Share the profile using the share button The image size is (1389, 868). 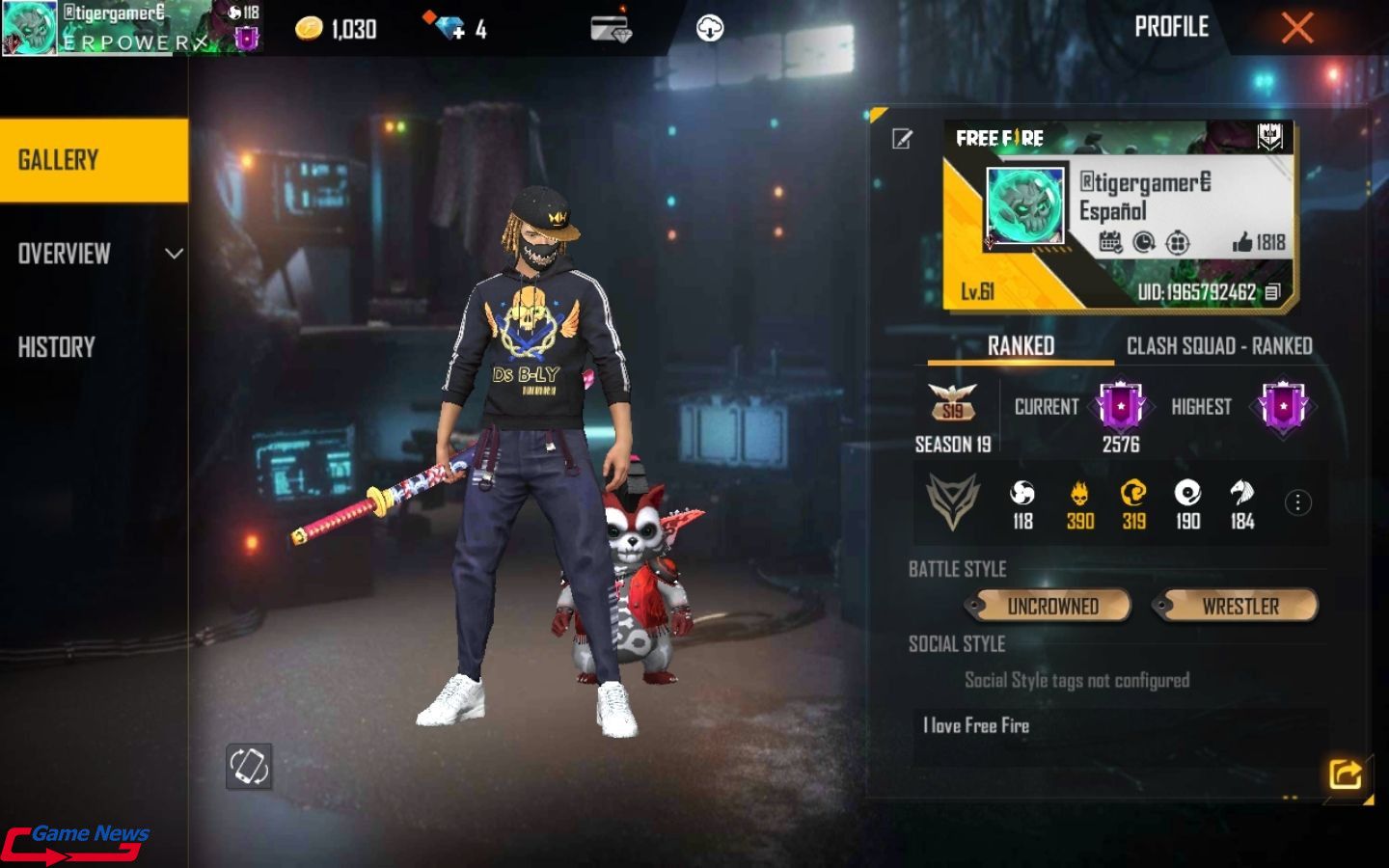click(1348, 772)
